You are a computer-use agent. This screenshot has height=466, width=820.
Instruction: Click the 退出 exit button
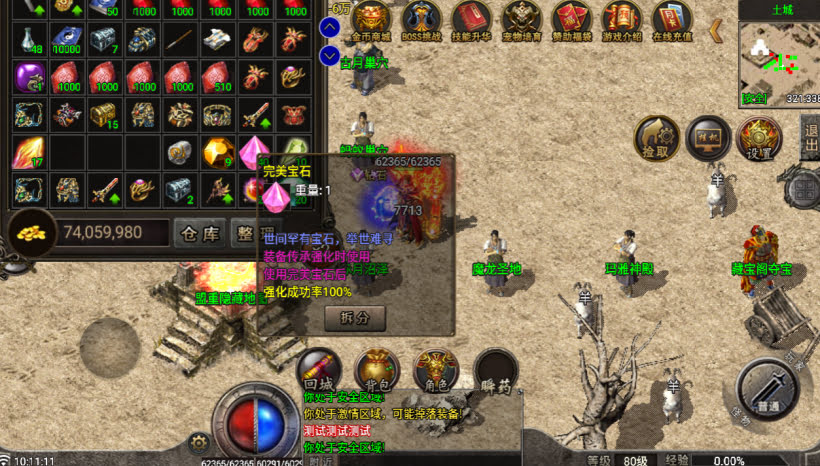coord(809,137)
